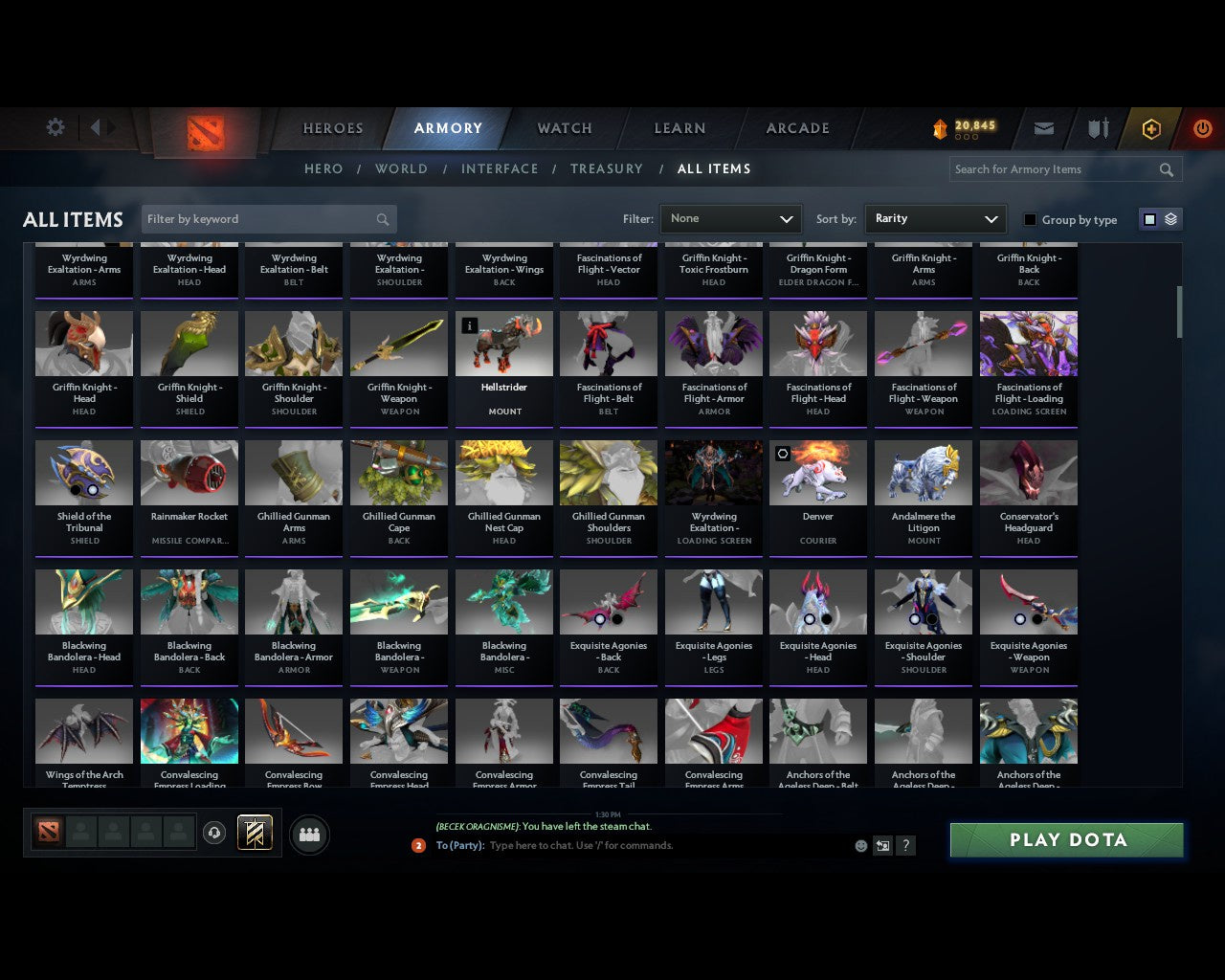Viewport: 1225px width, 980px height.
Task: Toggle the grid view layout icon
Action: (1149, 218)
